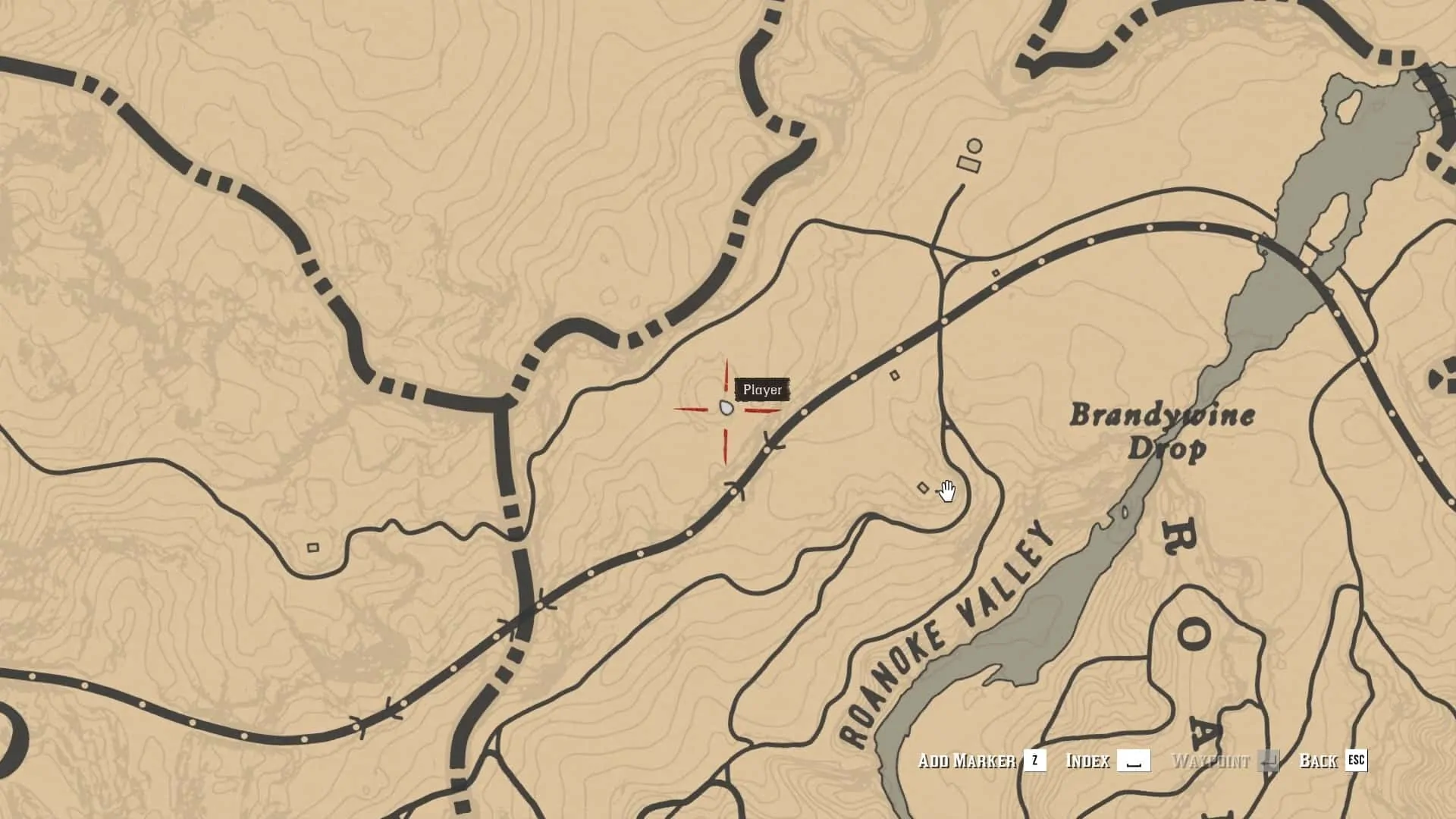The image size is (1456, 819).
Task: Click the Back option to exit map
Action: pyautogui.click(x=1332, y=761)
